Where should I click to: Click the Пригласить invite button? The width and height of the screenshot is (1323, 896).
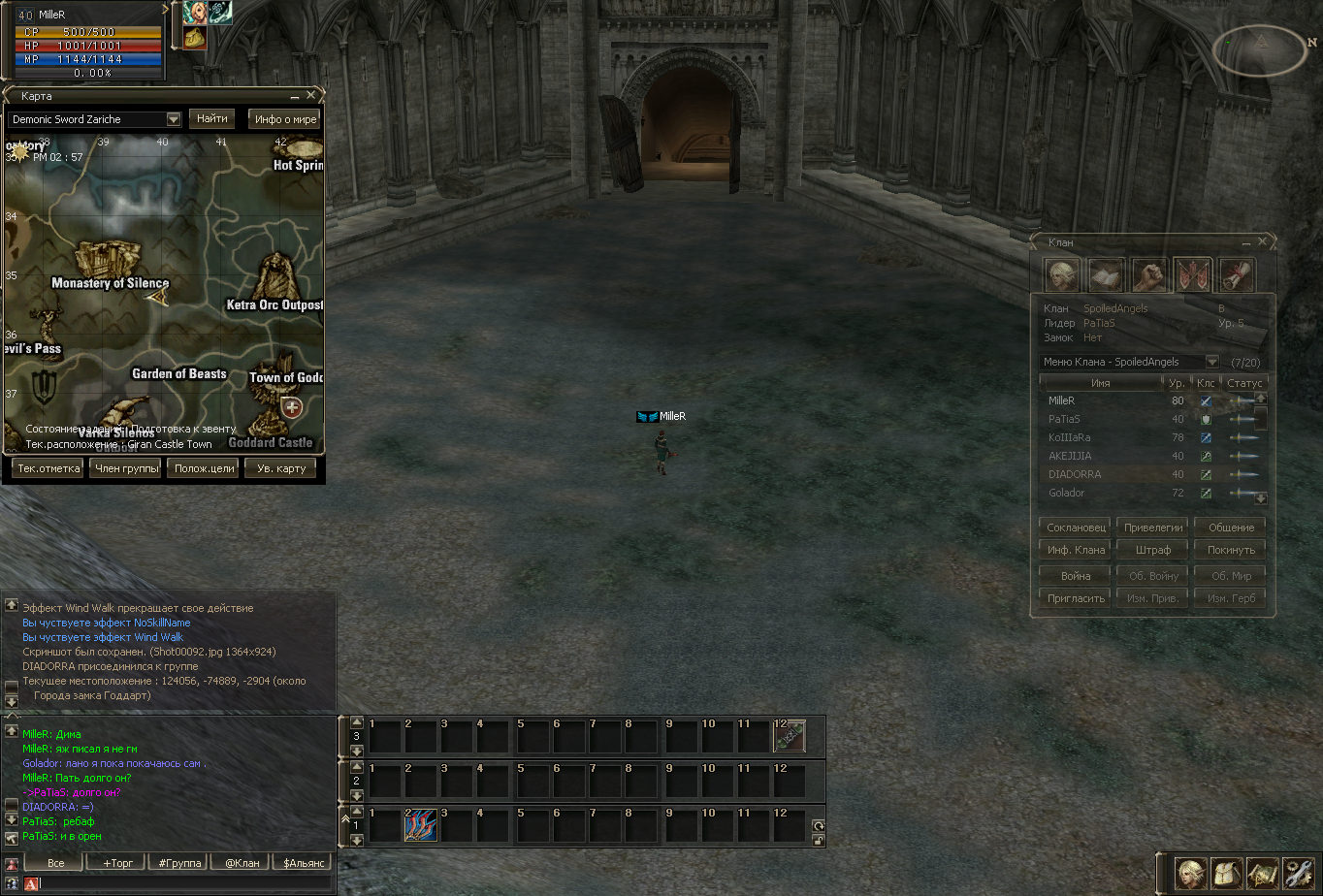point(1076,598)
